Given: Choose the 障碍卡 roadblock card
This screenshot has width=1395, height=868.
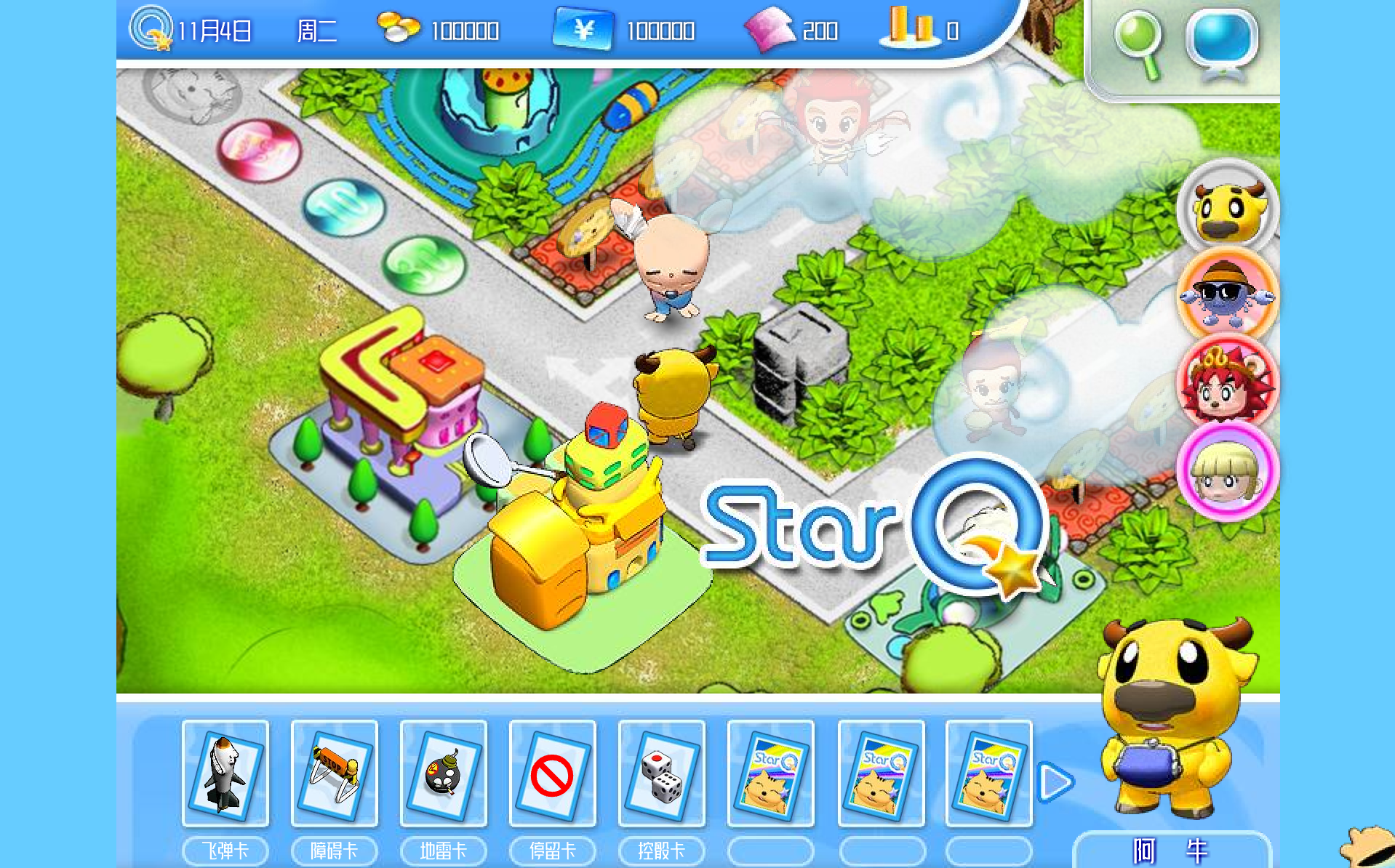Looking at the screenshot, I should pos(335,773).
